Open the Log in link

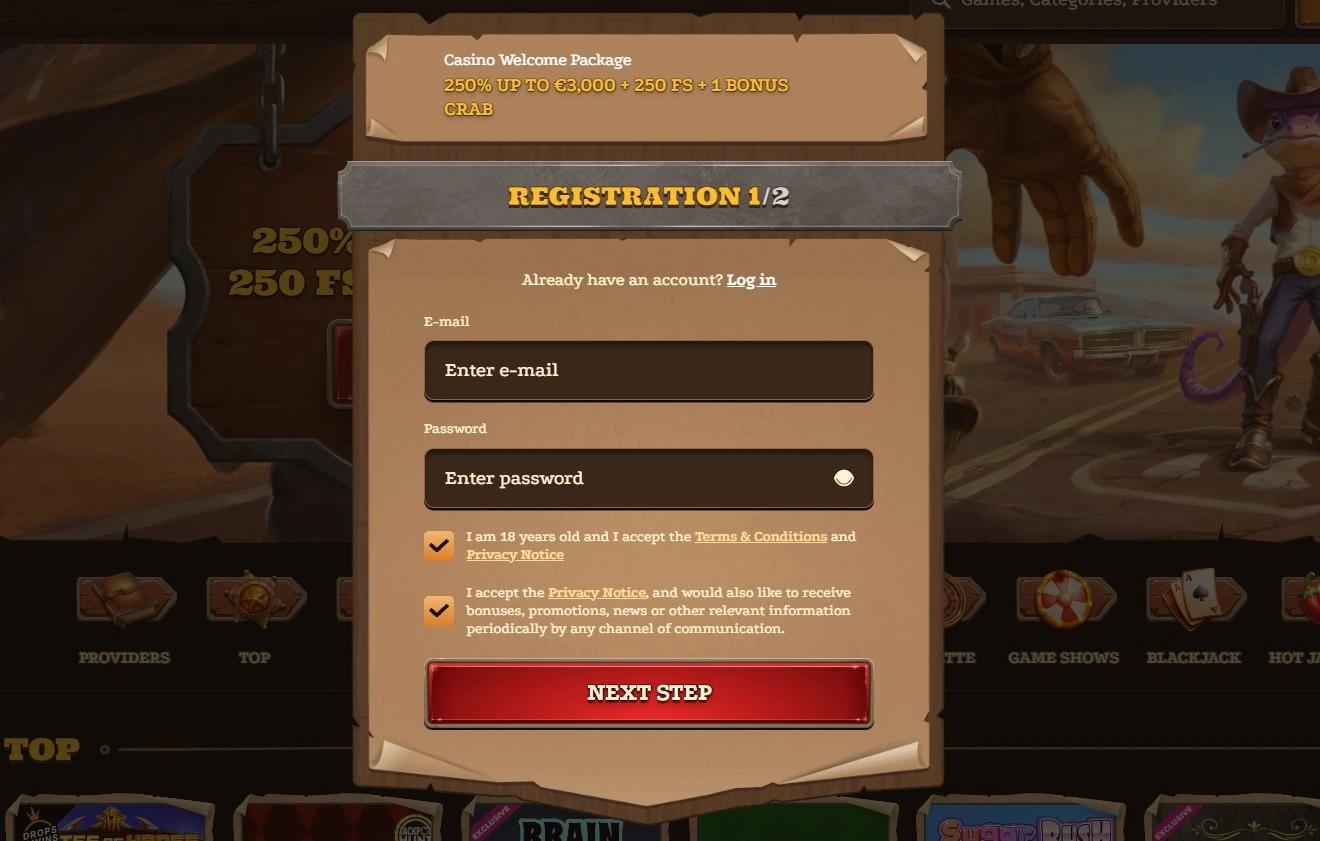click(x=751, y=280)
